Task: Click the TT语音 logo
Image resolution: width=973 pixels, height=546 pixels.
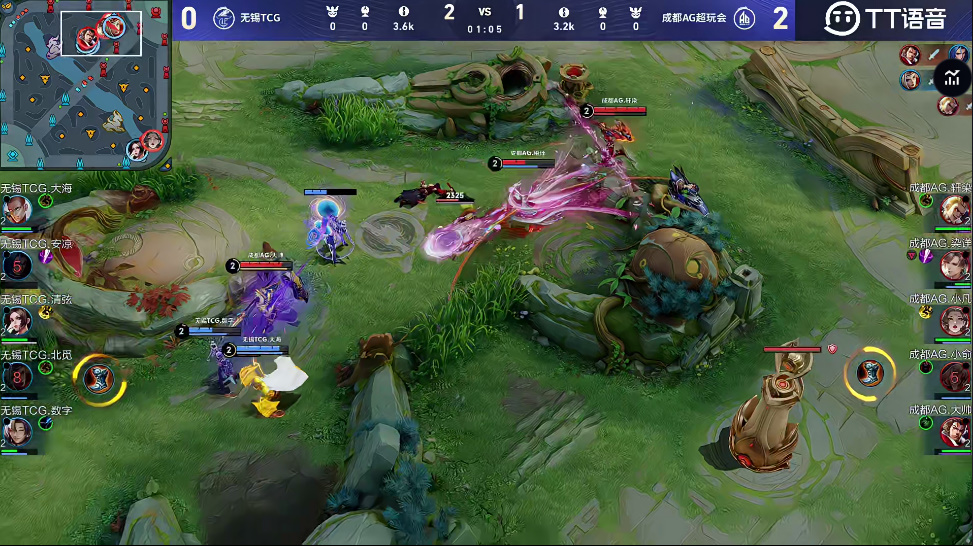Action: [x=884, y=19]
